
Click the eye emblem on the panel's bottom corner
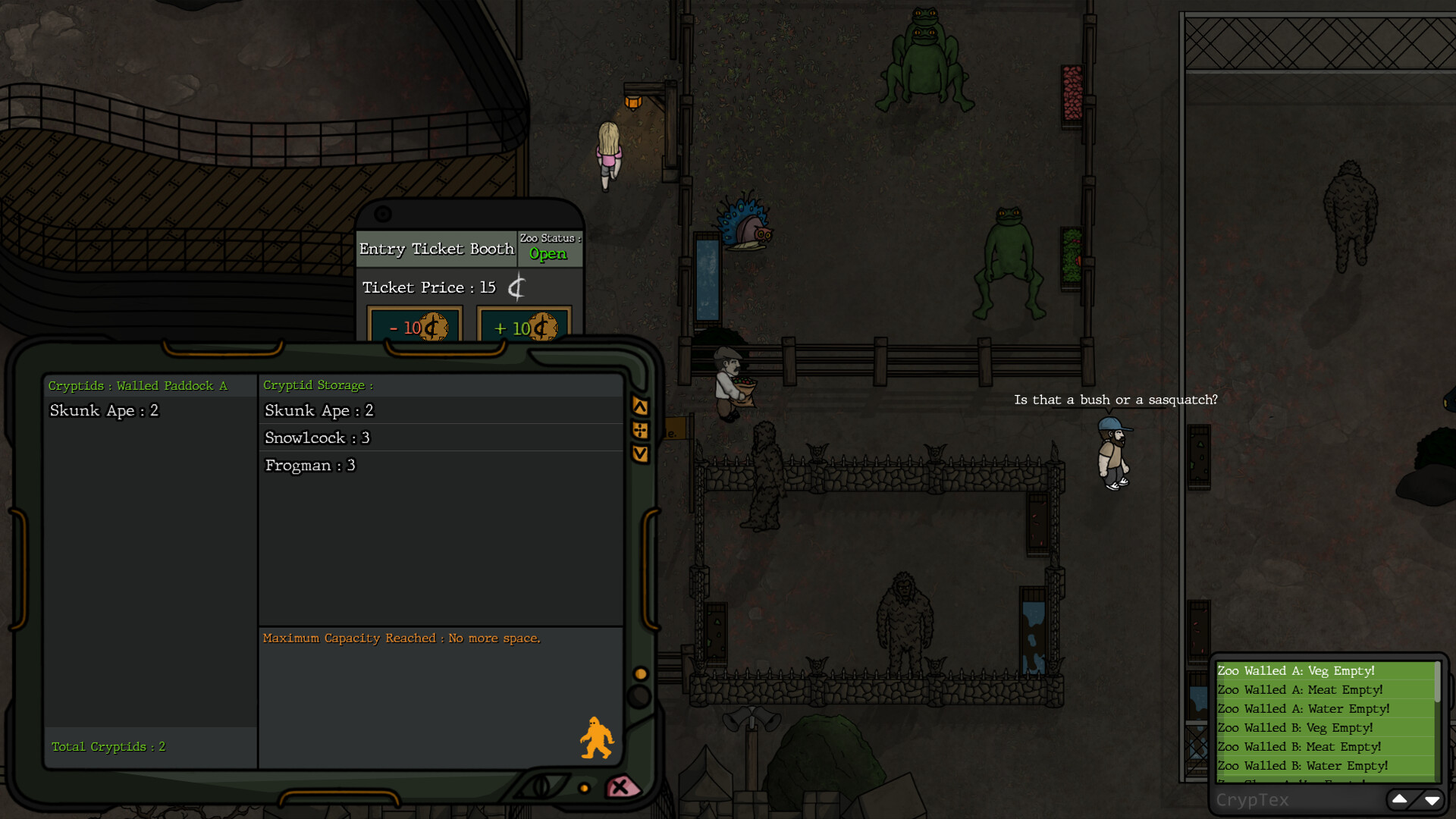pyautogui.click(x=540, y=786)
